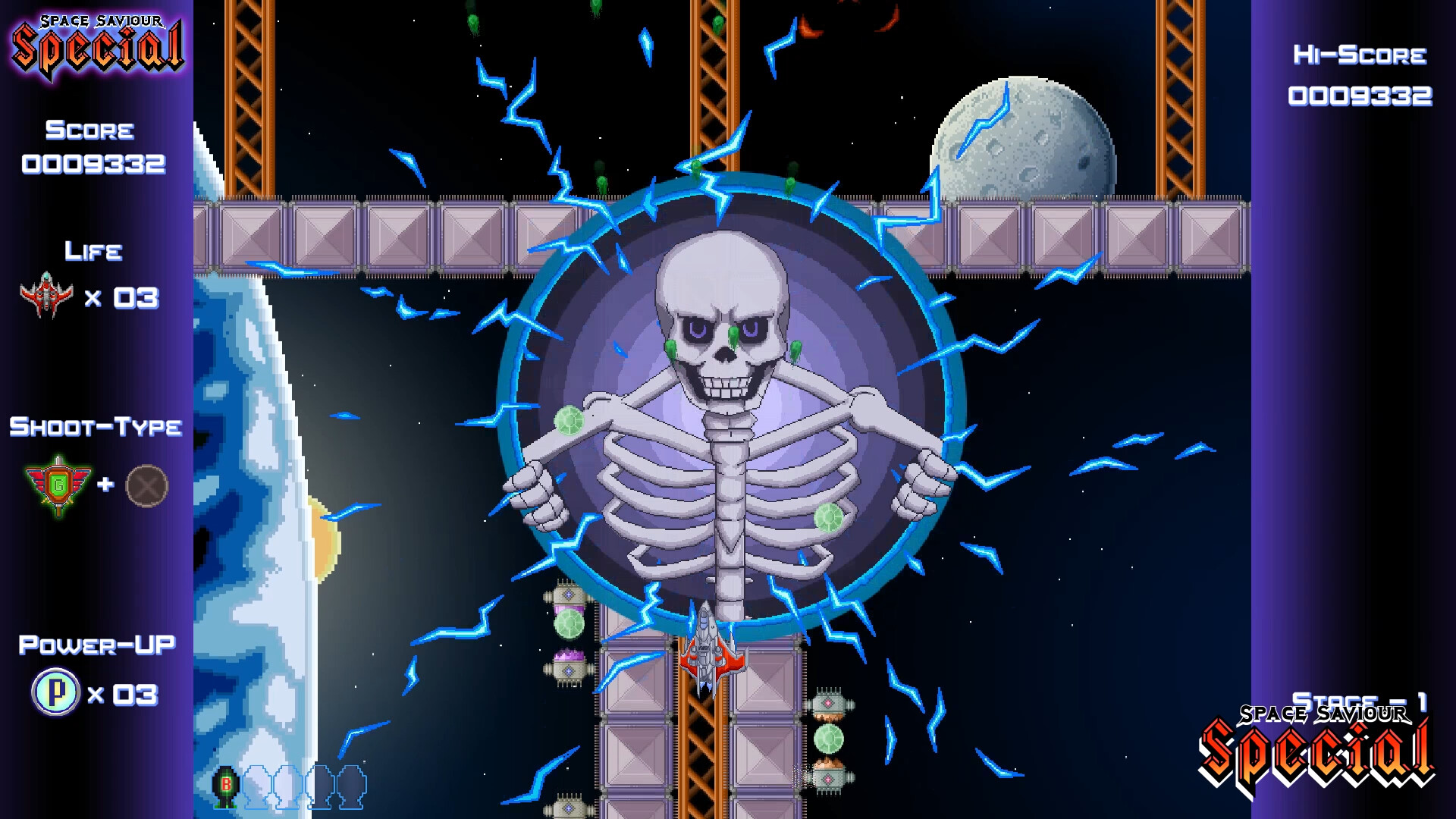This screenshot has height=819, width=1456.
Task: Click the blue "P" Power-UP coin icon
Action: (53, 692)
